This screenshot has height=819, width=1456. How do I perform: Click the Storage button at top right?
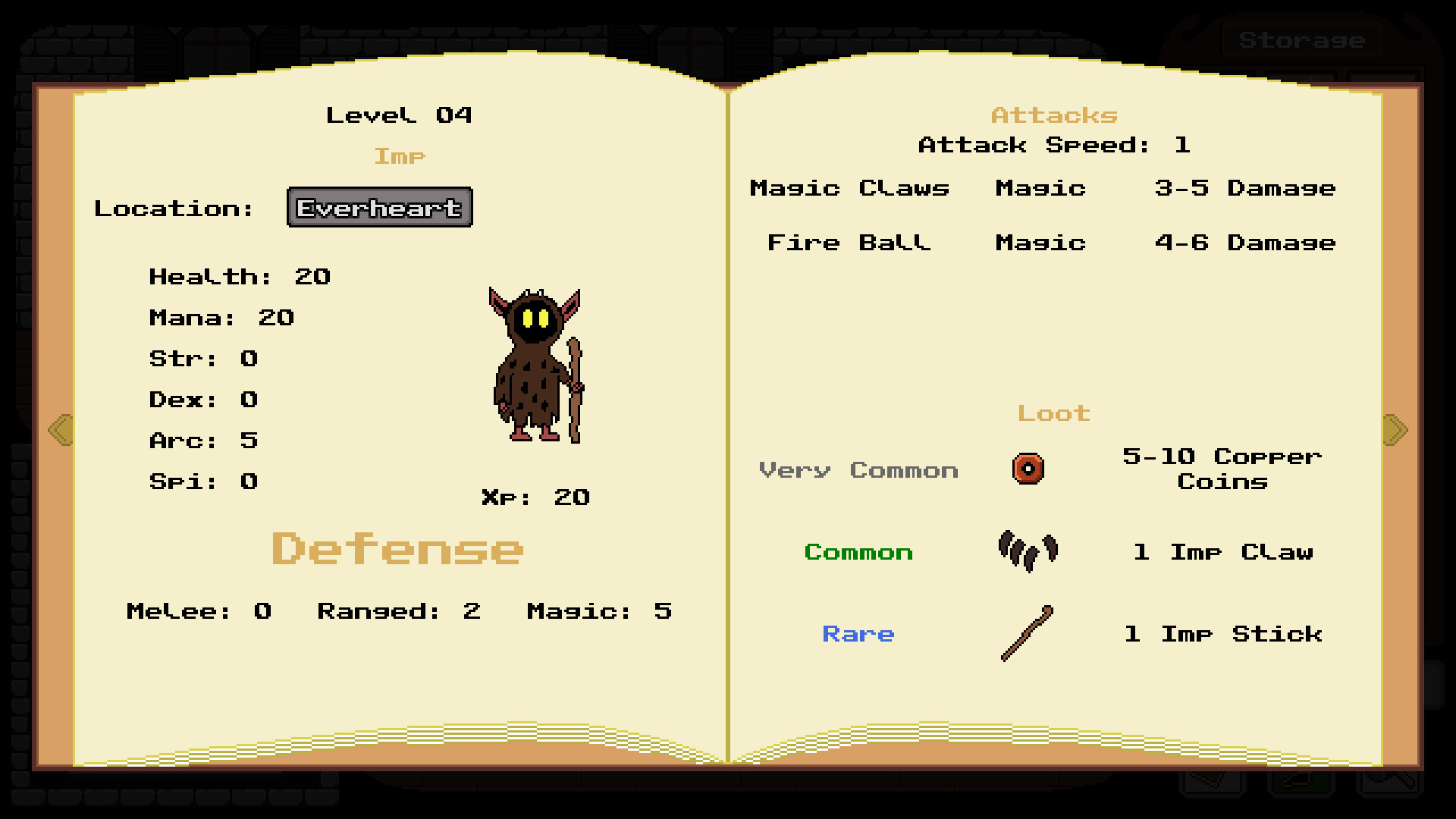pyautogui.click(x=1301, y=40)
